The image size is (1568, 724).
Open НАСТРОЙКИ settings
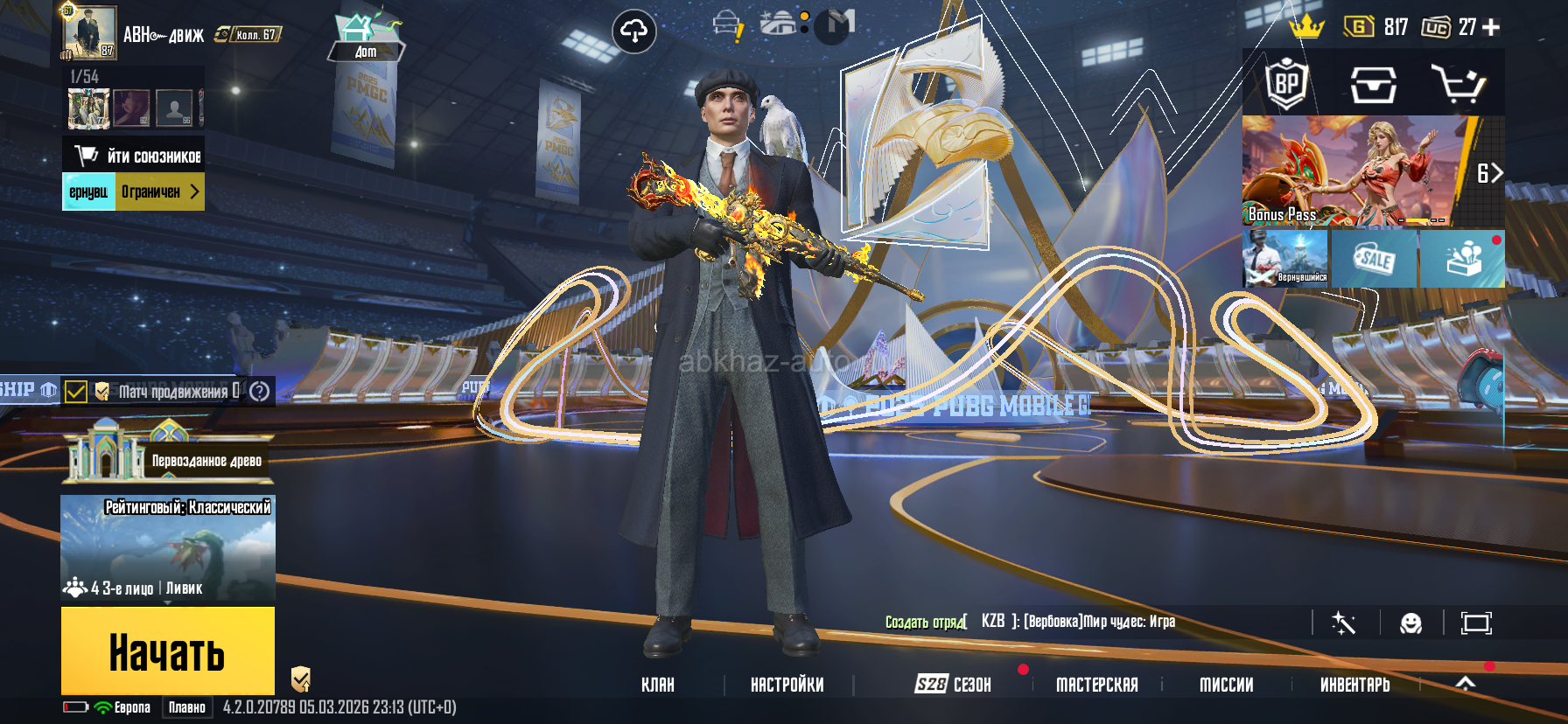pyautogui.click(x=787, y=685)
